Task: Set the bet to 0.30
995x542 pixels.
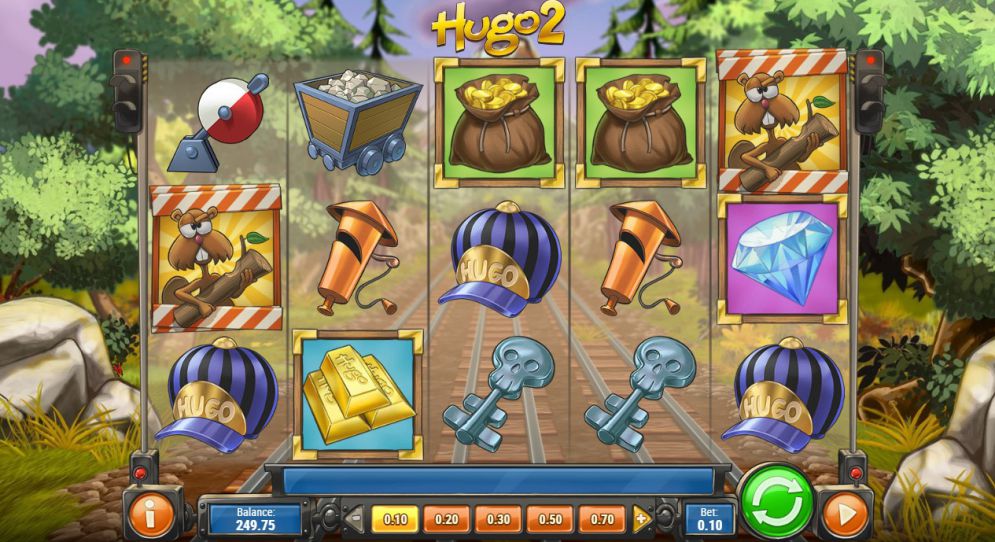Action: (x=498, y=519)
